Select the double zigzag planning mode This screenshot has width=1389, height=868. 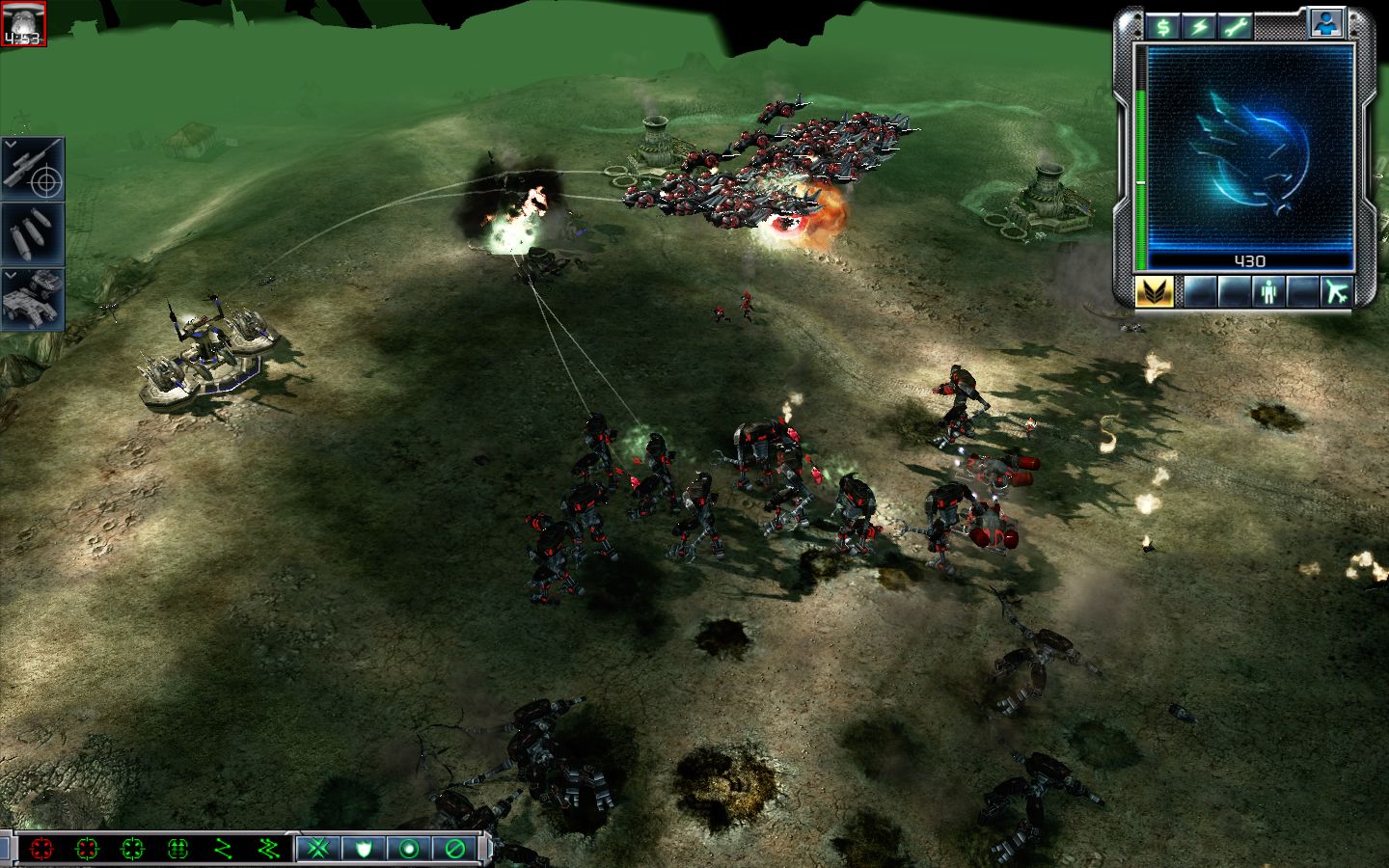(268, 849)
